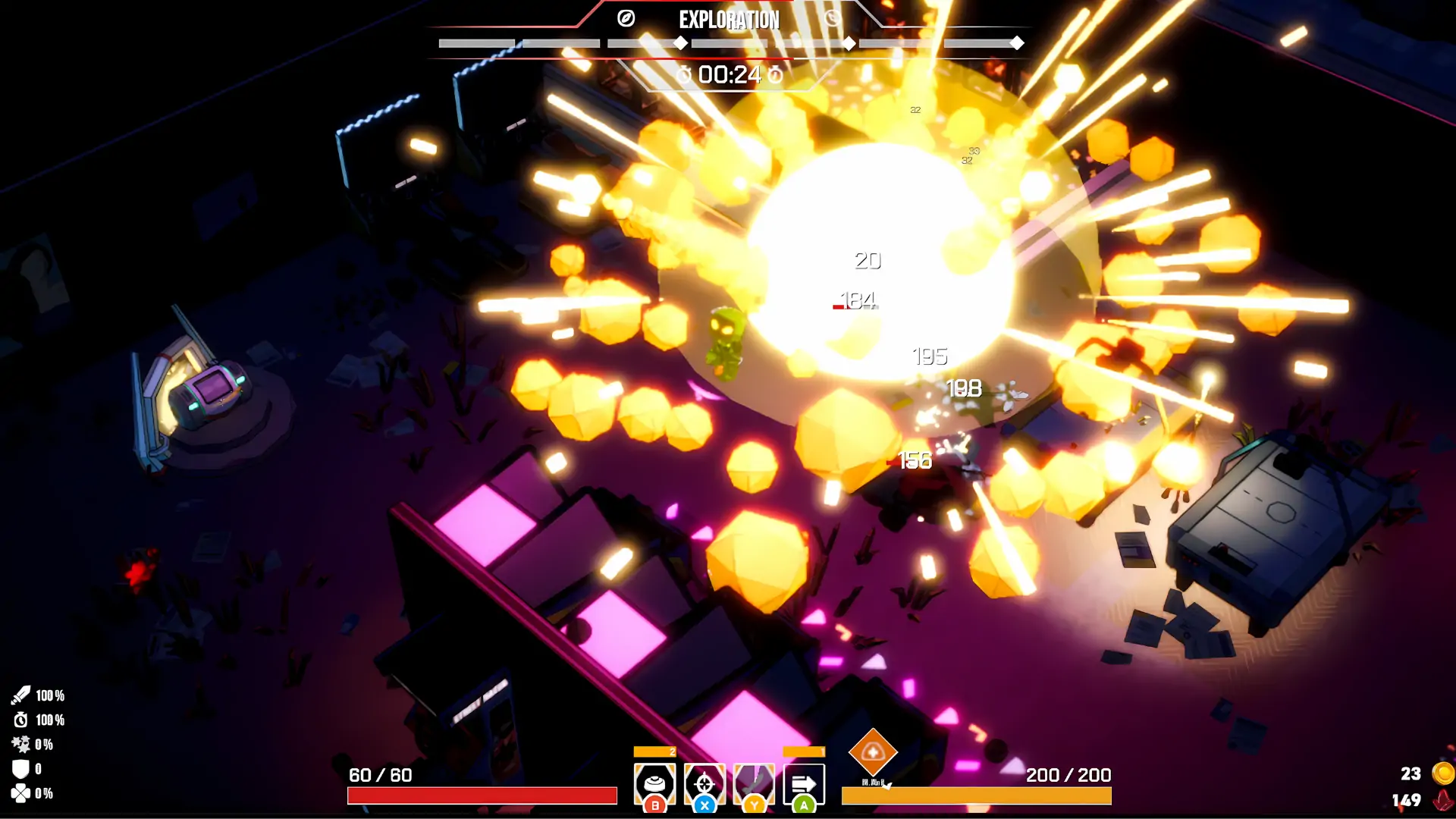The width and height of the screenshot is (1456, 819).
Task: Click the gold coin currency icon
Action: click(1442, 773)
